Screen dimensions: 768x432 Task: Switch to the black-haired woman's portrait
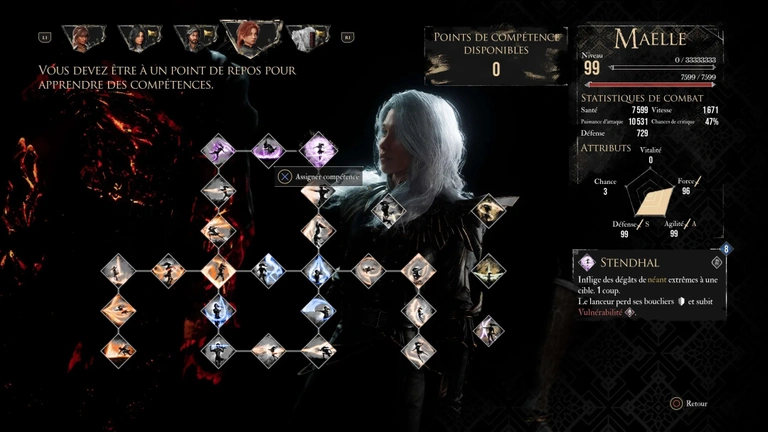tap(137, 38)
